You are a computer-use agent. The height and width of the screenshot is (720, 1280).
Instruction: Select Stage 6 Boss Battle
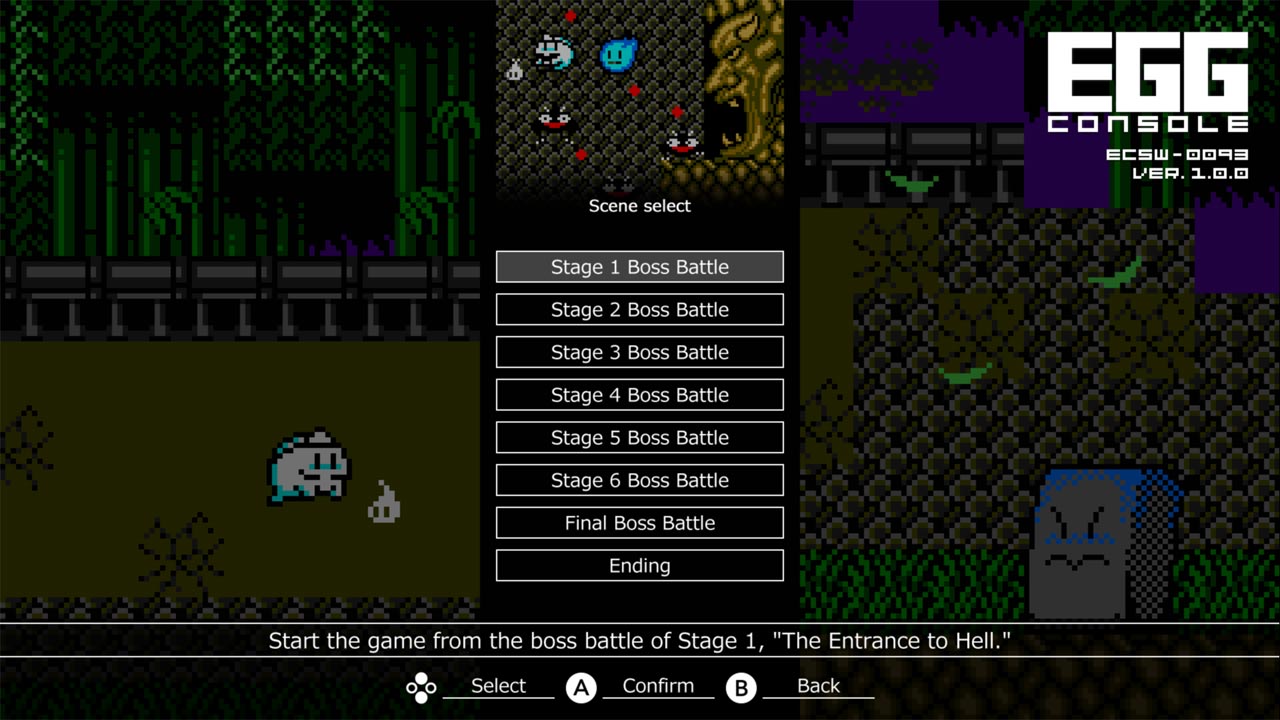639,480
